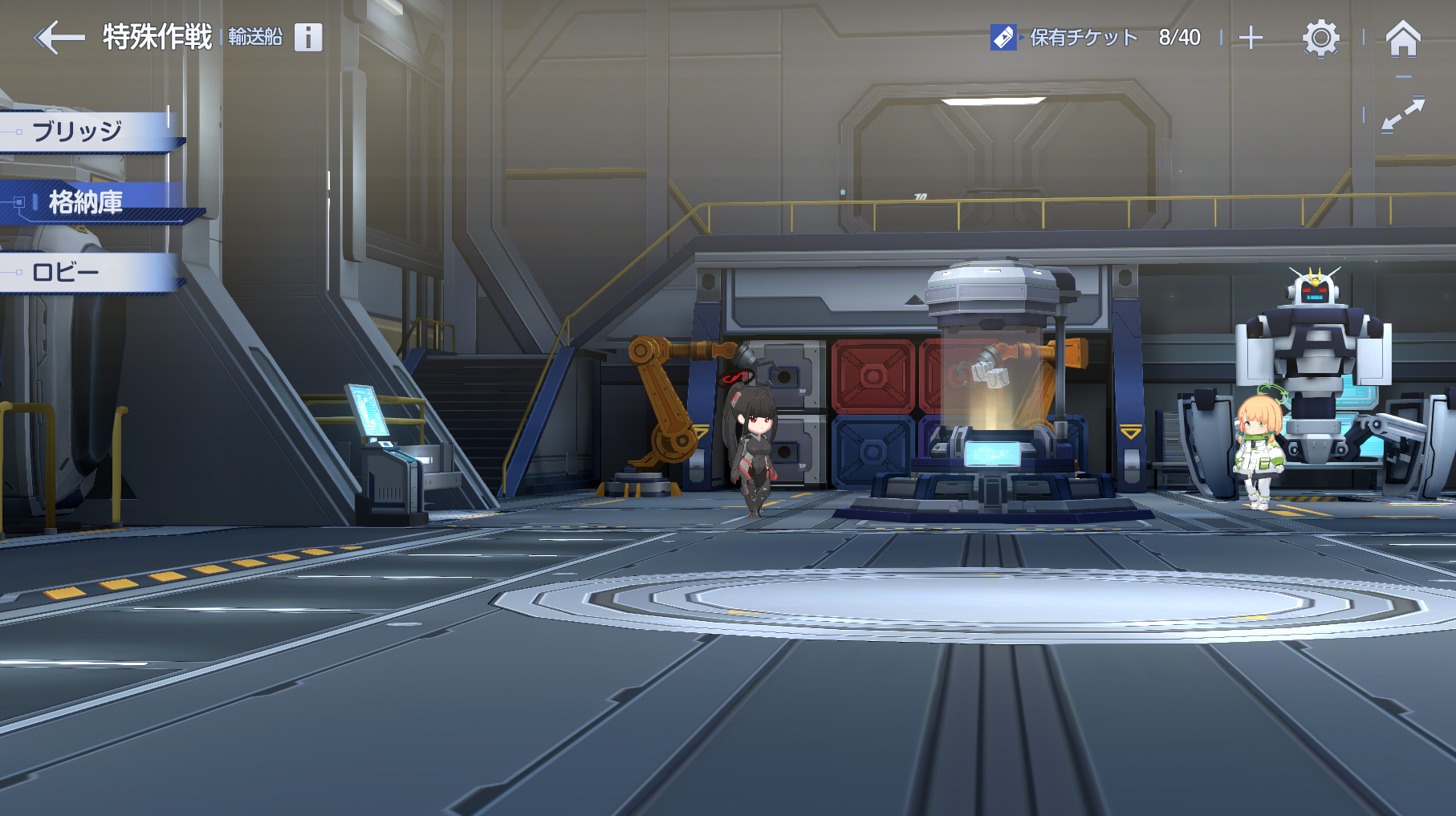Image resolution: width=1456 pixels, height=816 pixels.
Task: Add tickets with the plus button
Action: pyautogui.click(x=1251, y=38)
